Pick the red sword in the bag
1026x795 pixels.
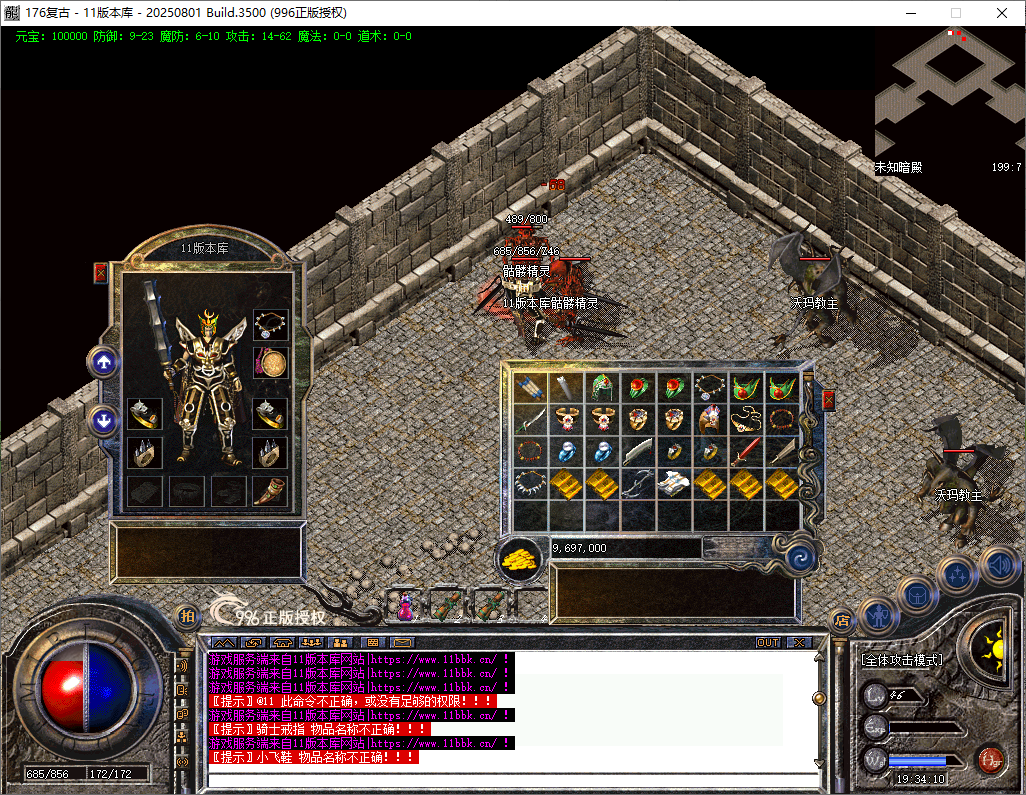pos(746,452)
